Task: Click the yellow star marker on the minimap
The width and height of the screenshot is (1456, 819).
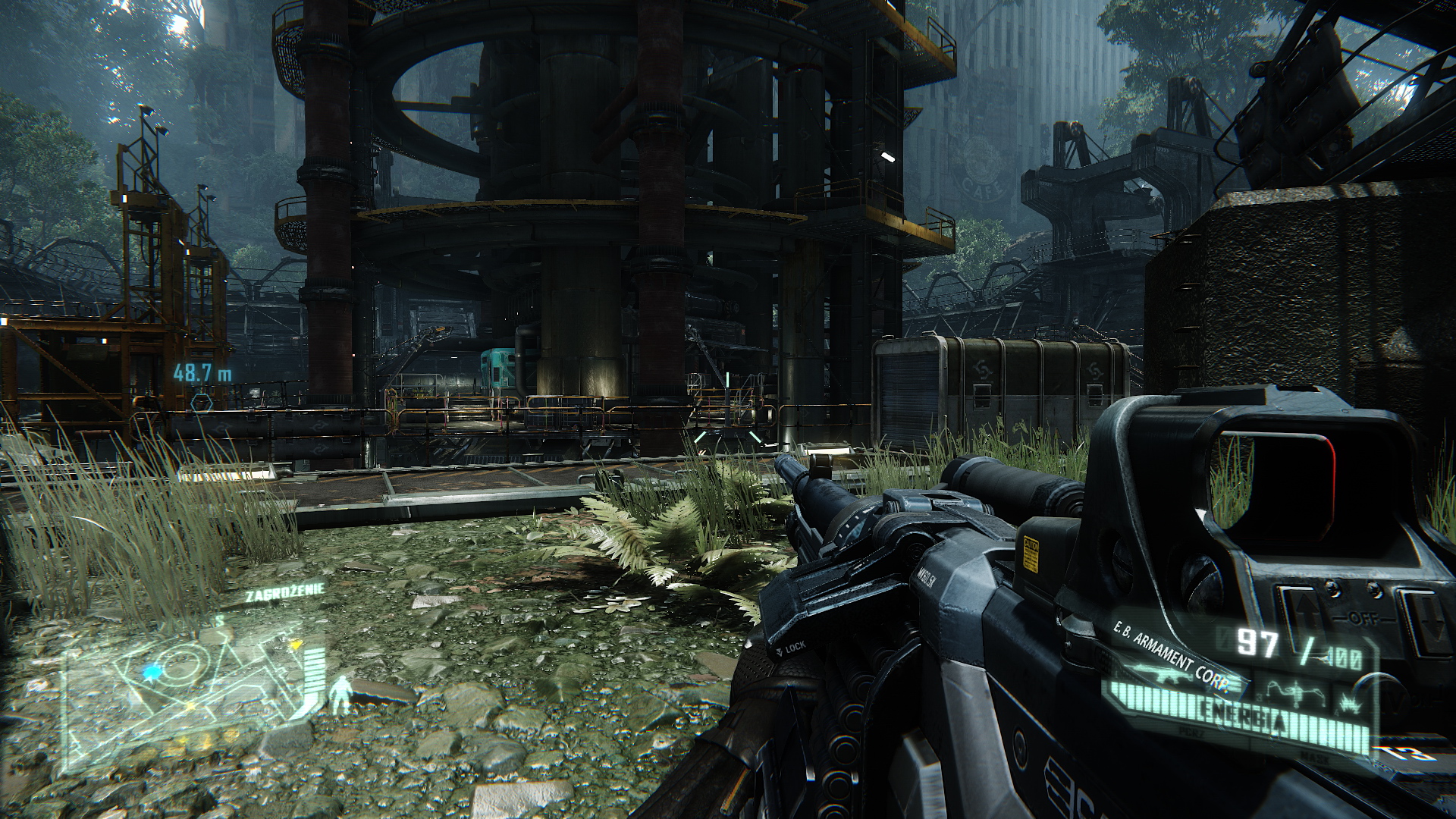Action: tap(191, 705)
